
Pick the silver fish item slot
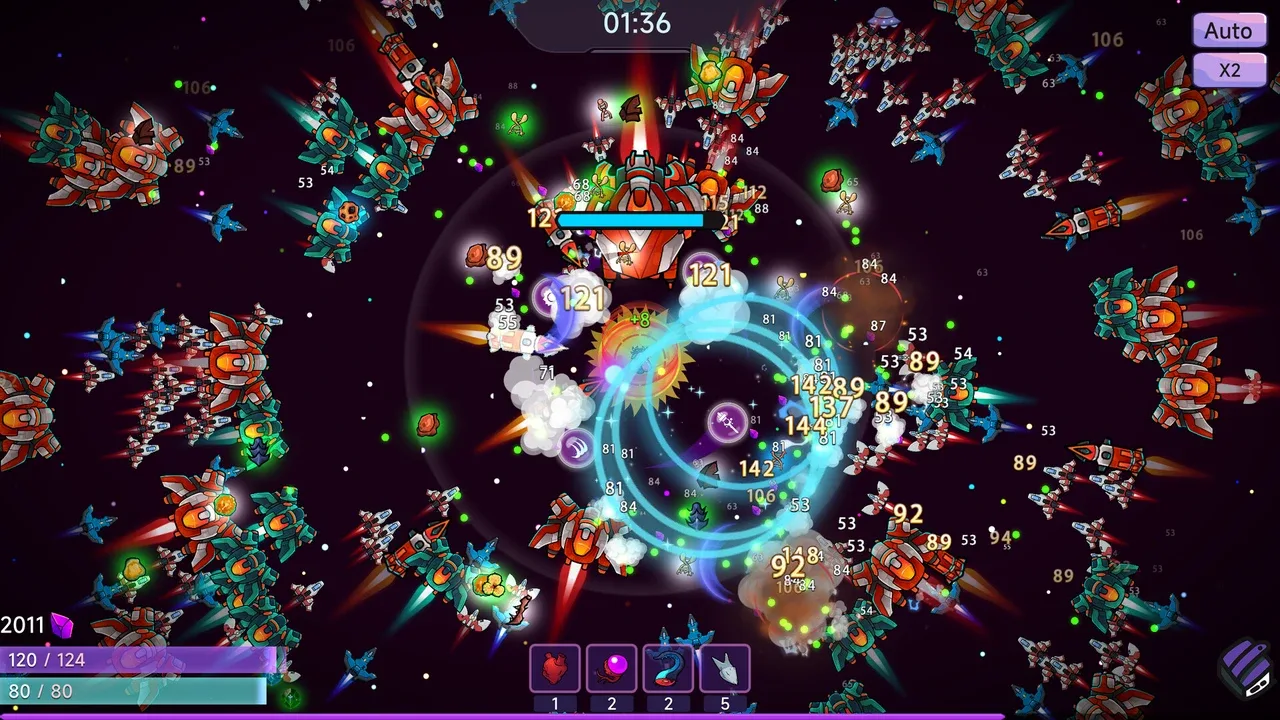click(725, 668)
